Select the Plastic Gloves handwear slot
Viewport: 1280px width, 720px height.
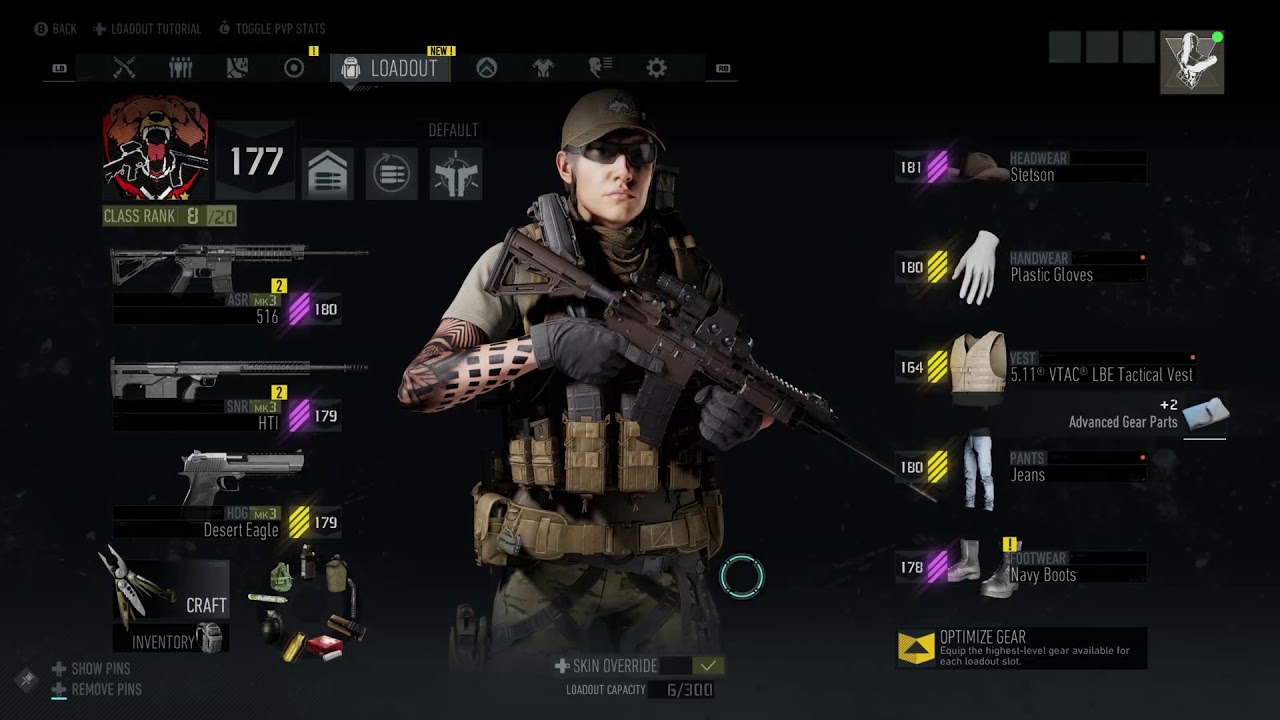tap(1020, 267)
